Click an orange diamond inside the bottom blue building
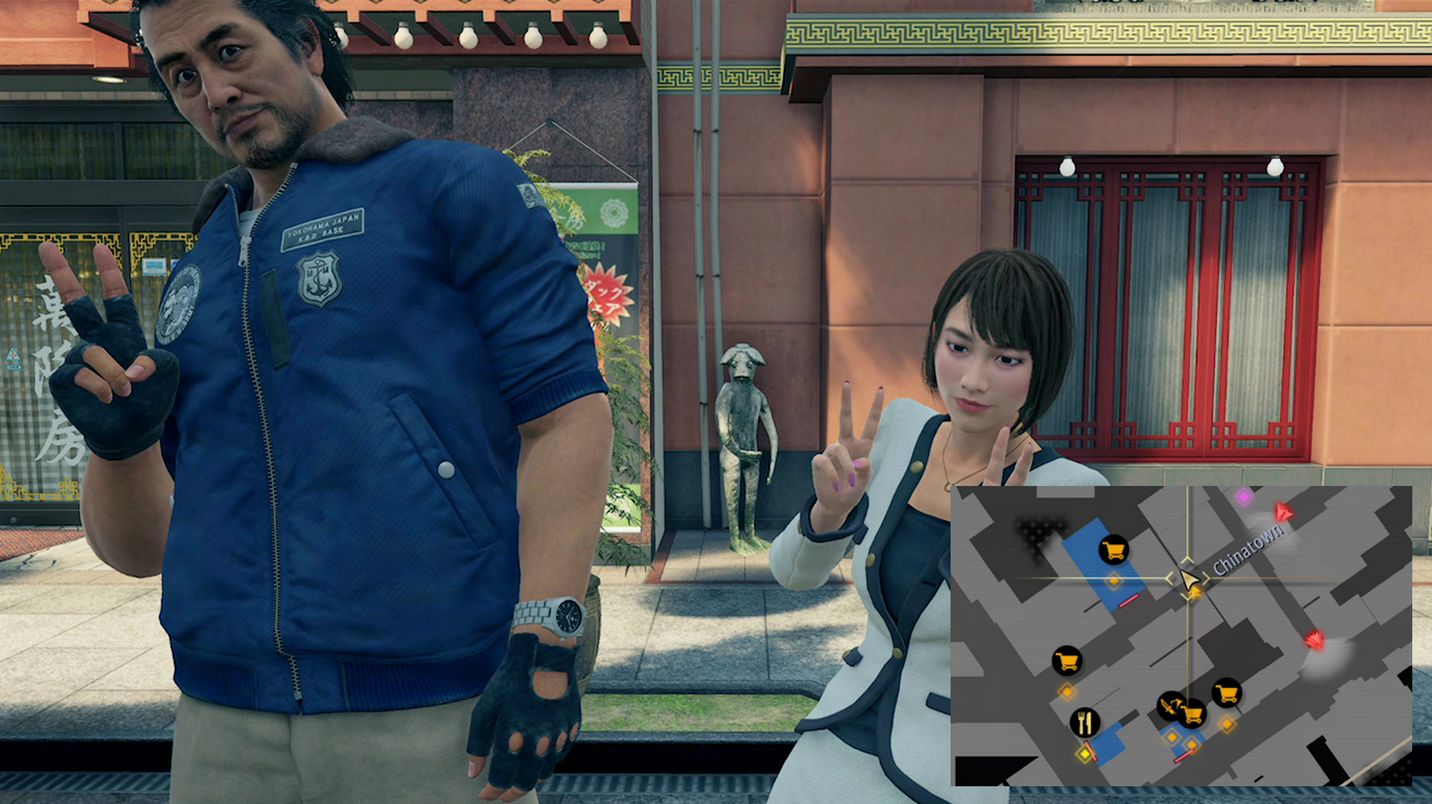The image size is (1432, 804). pyautogui.click(x=1173, y=735)
